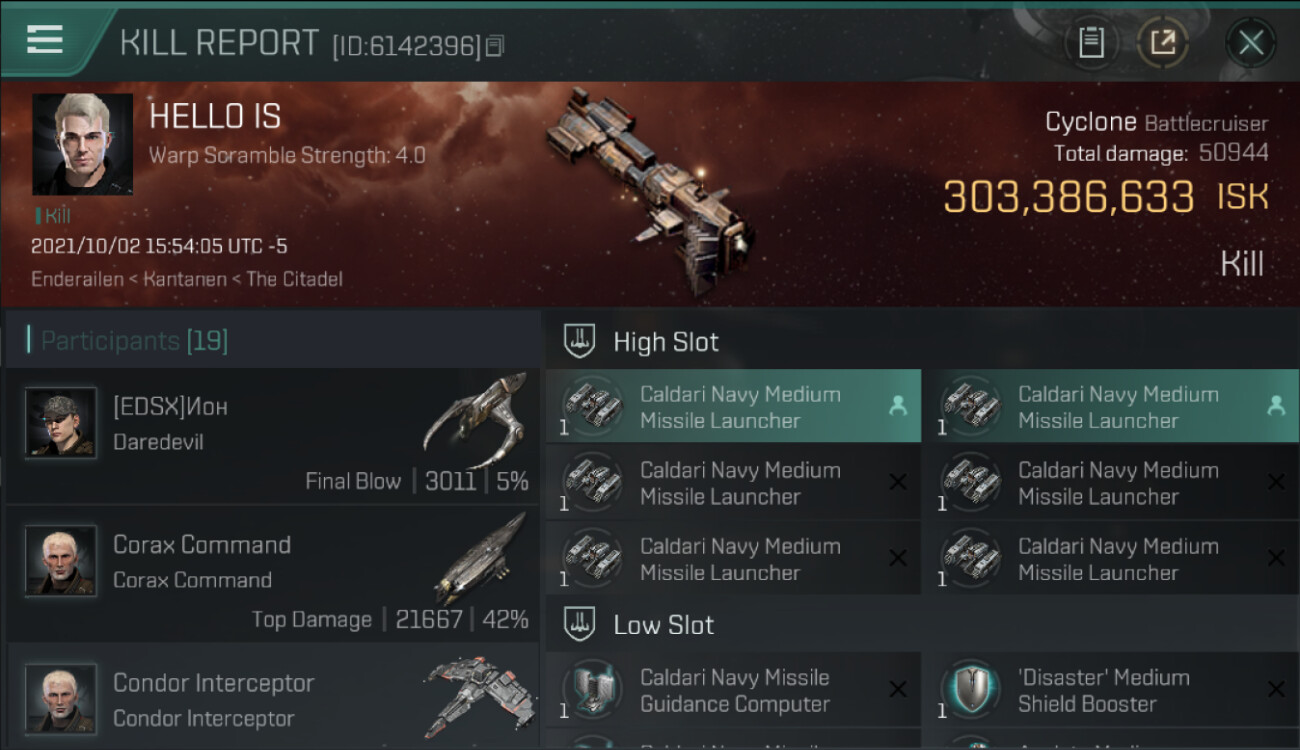Close the Kill Report window
Image resolution: width=1300 pixels, height=750 pixels.
coord(1250,43)
